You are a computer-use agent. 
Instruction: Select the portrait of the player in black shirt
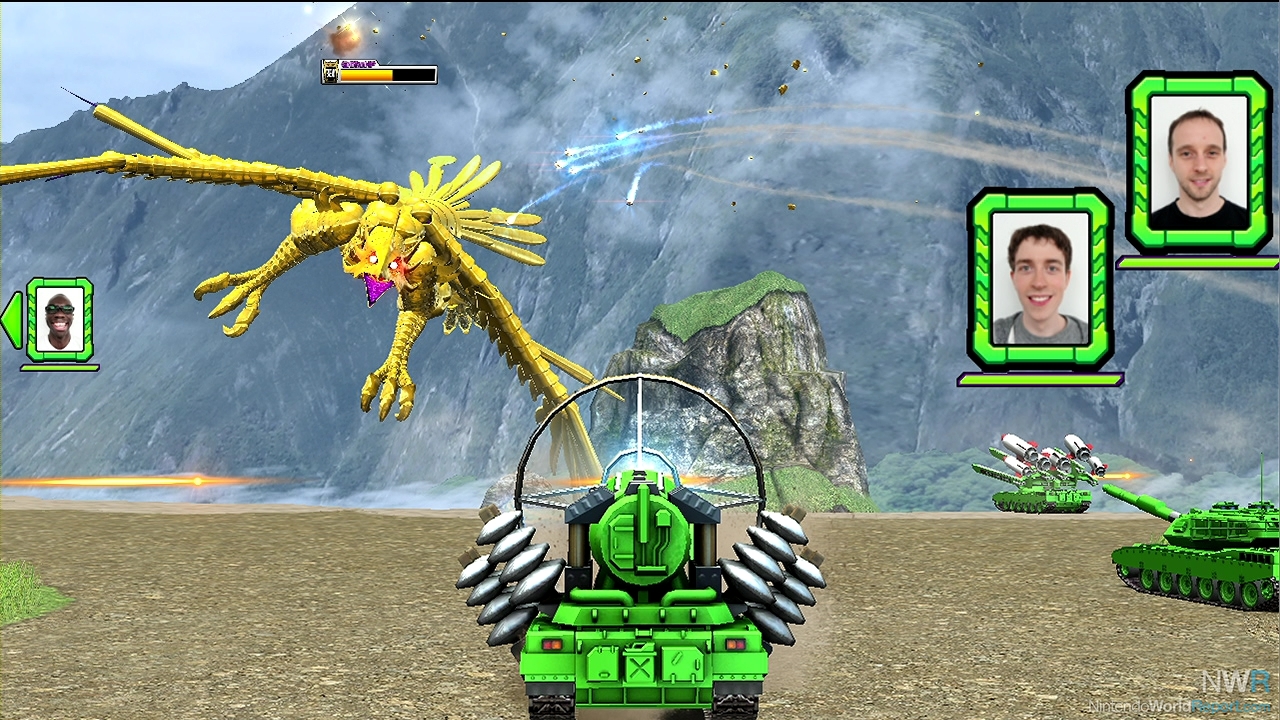[x=1199, y=162]
